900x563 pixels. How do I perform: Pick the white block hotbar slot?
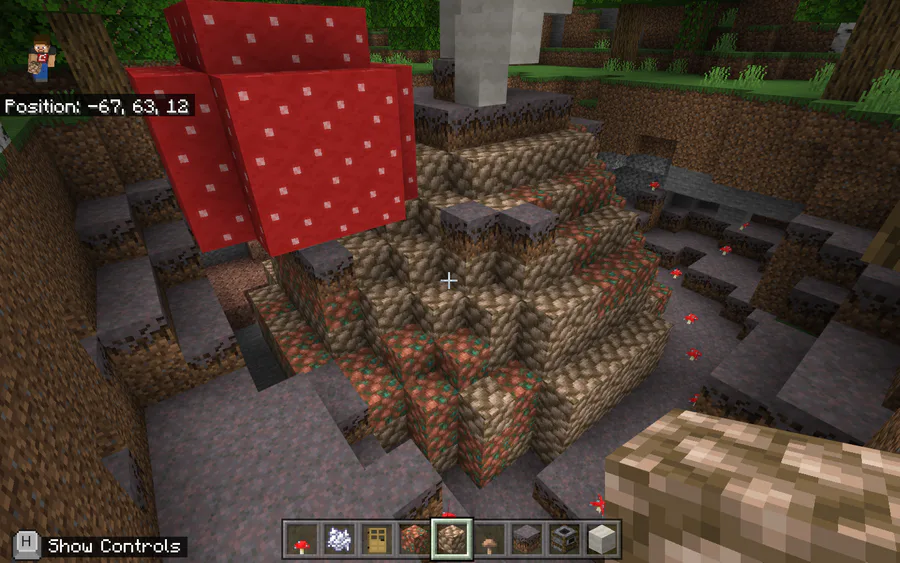point(601,539)
